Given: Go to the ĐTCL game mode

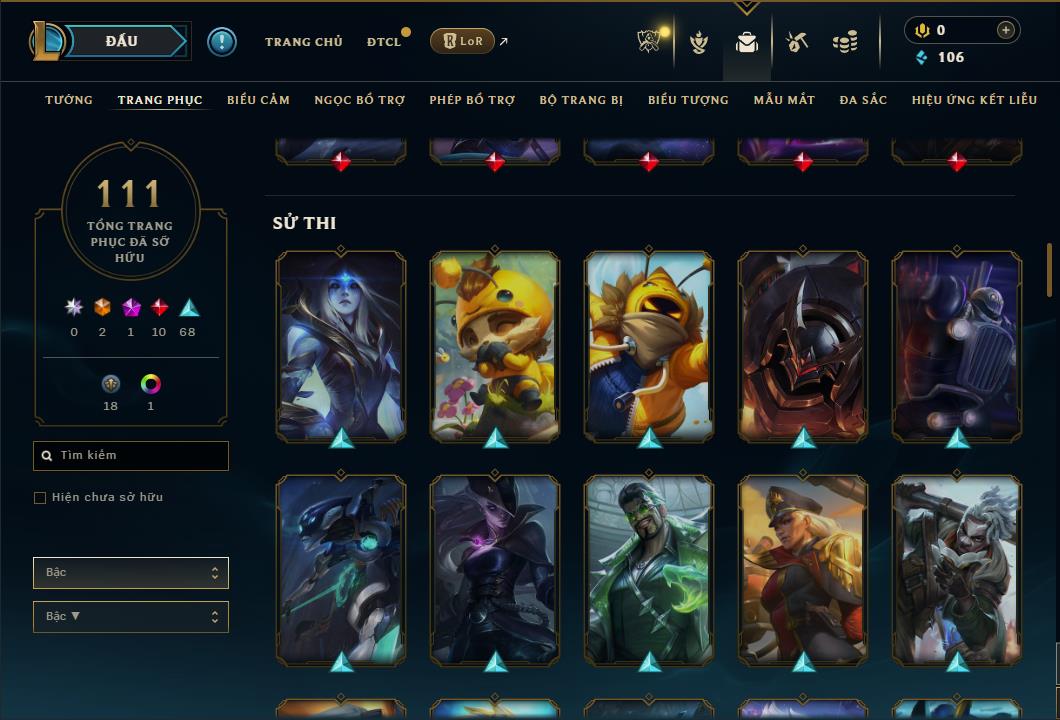Looking at the screenshot, I should 383,42.
